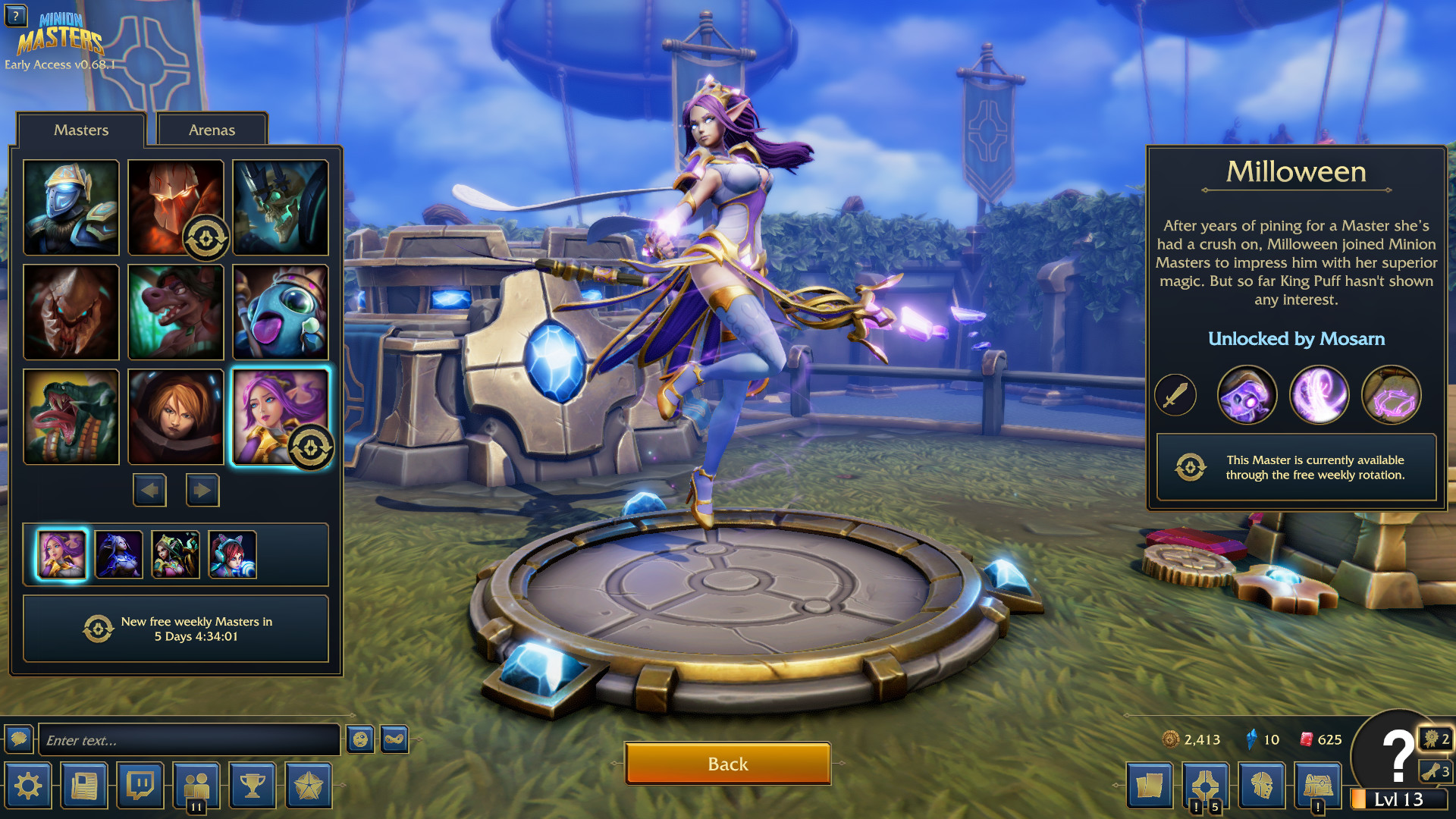Click the weekly rotation icon with 5 badge
This screenshot has width=1456, height=819.
click(x=1207, y=786)
